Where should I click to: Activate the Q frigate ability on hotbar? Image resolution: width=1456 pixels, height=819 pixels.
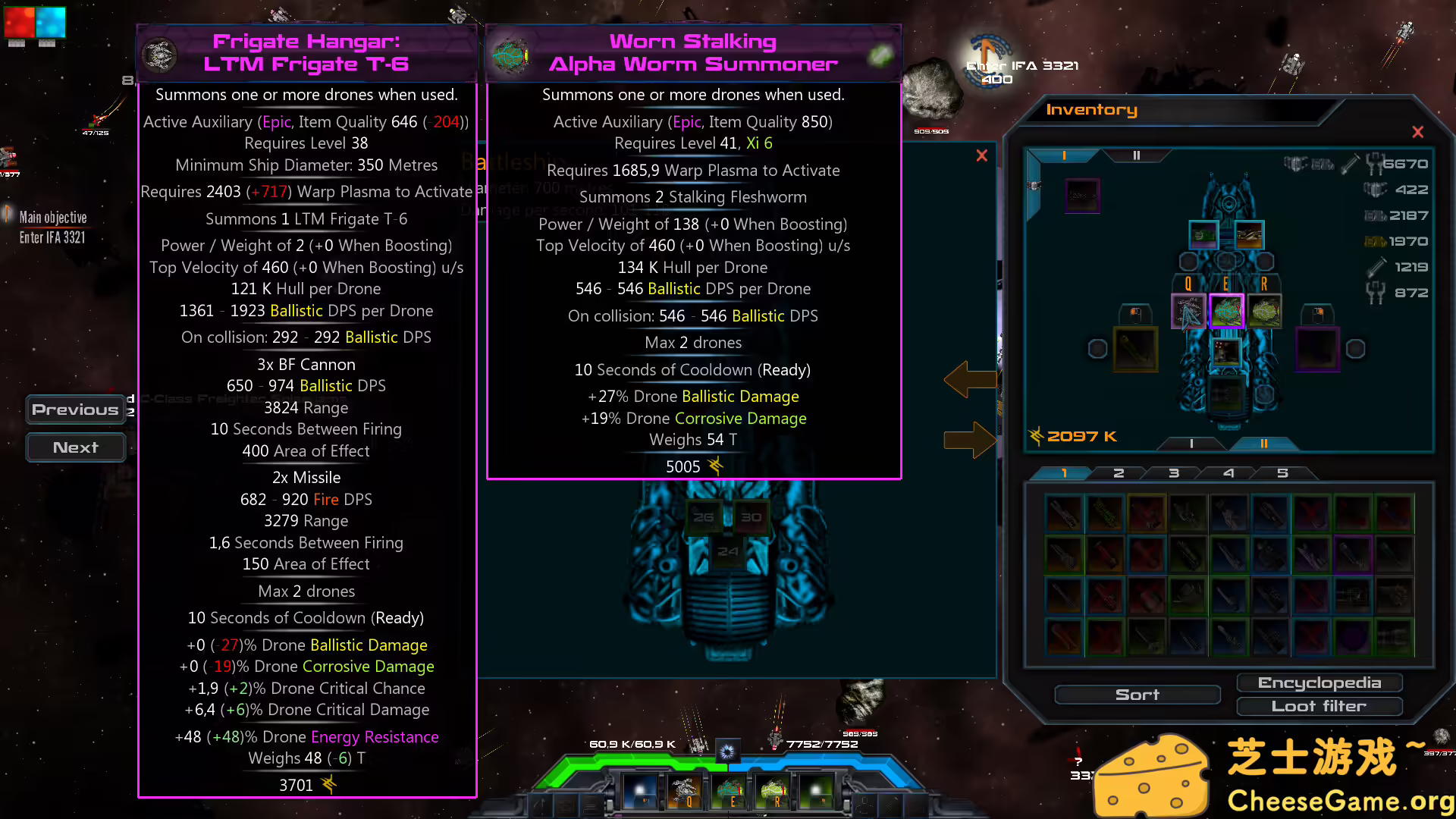click(686, 791)
